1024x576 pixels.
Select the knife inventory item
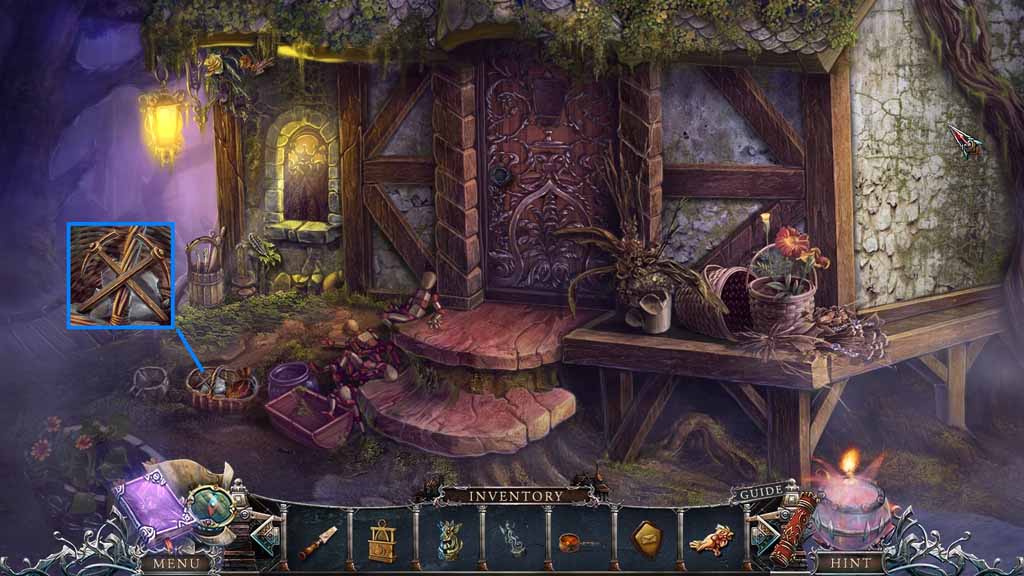(318, 542)
